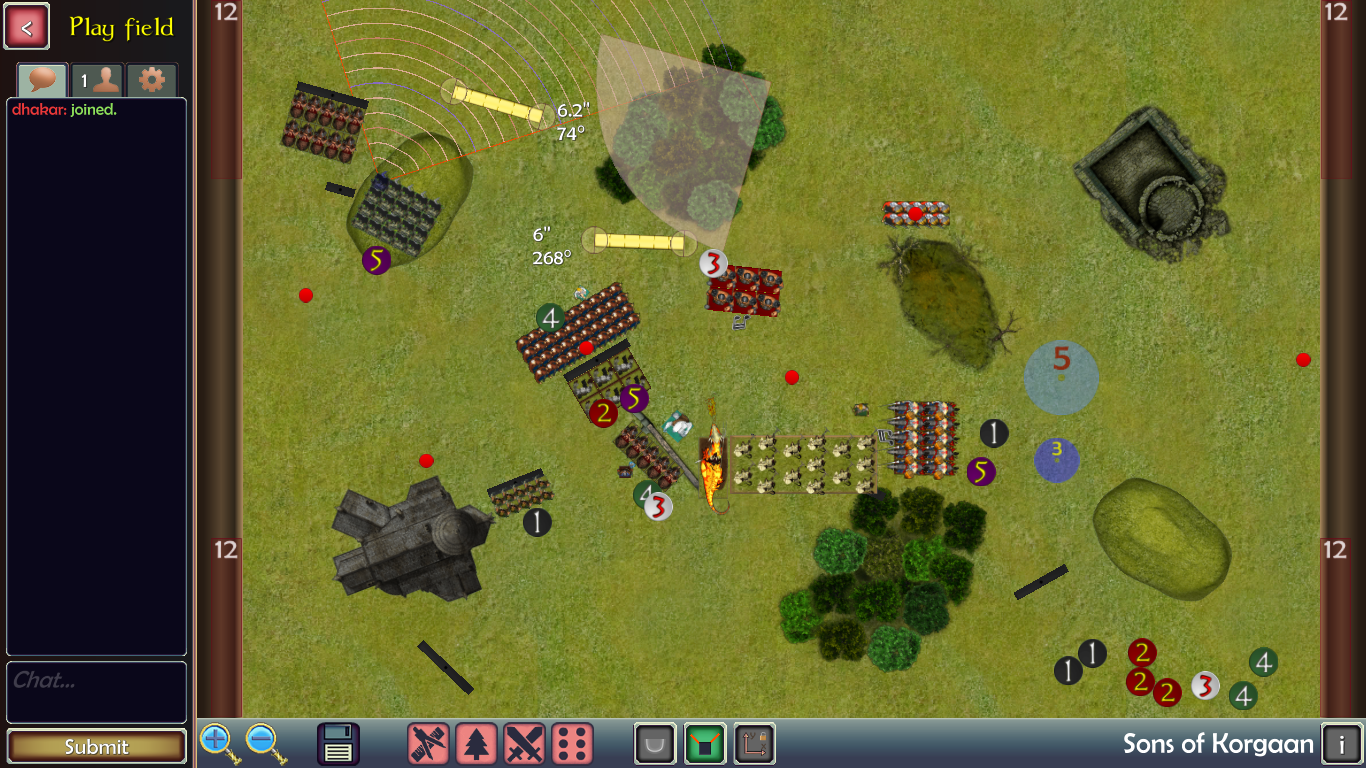Toggle the green line-of-sight arc button
The height and width of the screenshot is (768, 1366).
(x=705, y=744)
